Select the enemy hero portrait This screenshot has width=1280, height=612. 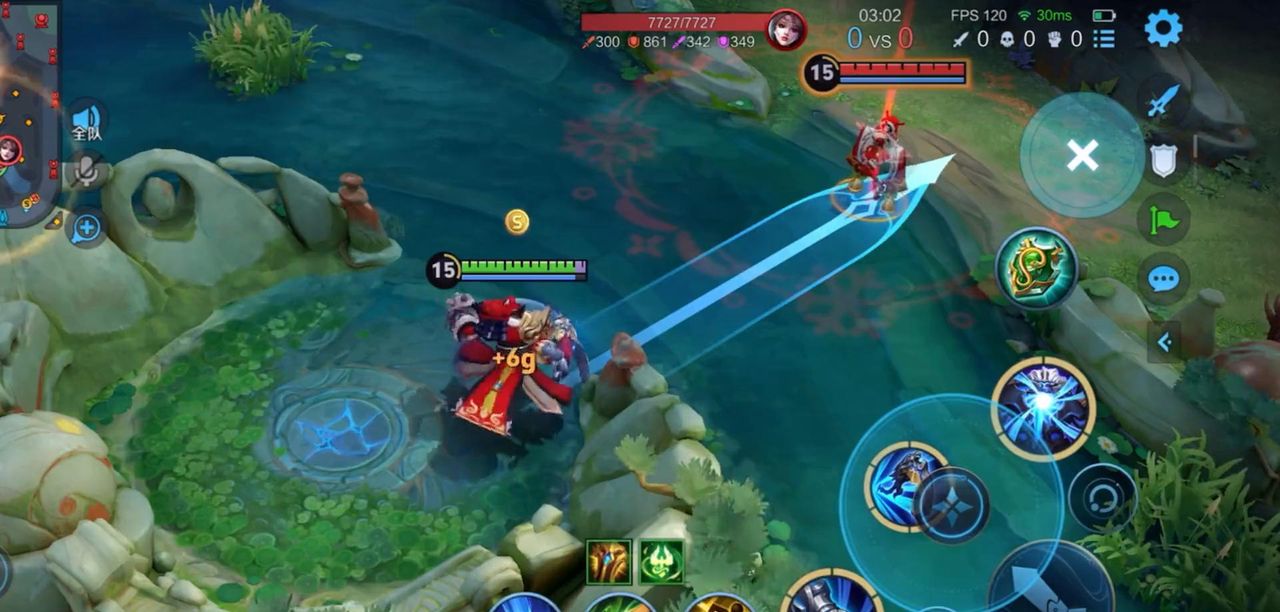pyautogui.click(x=786, y=29)
